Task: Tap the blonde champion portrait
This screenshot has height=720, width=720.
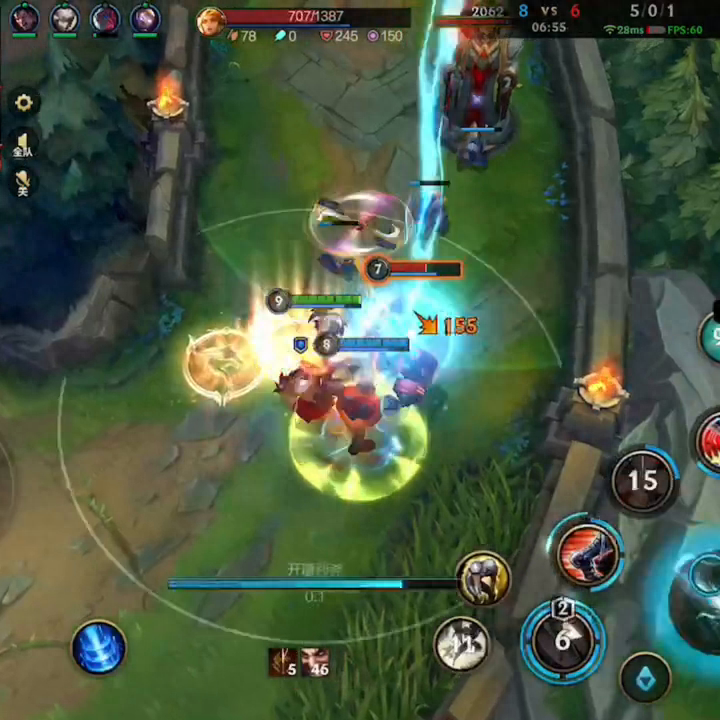Action: [210, 20]
